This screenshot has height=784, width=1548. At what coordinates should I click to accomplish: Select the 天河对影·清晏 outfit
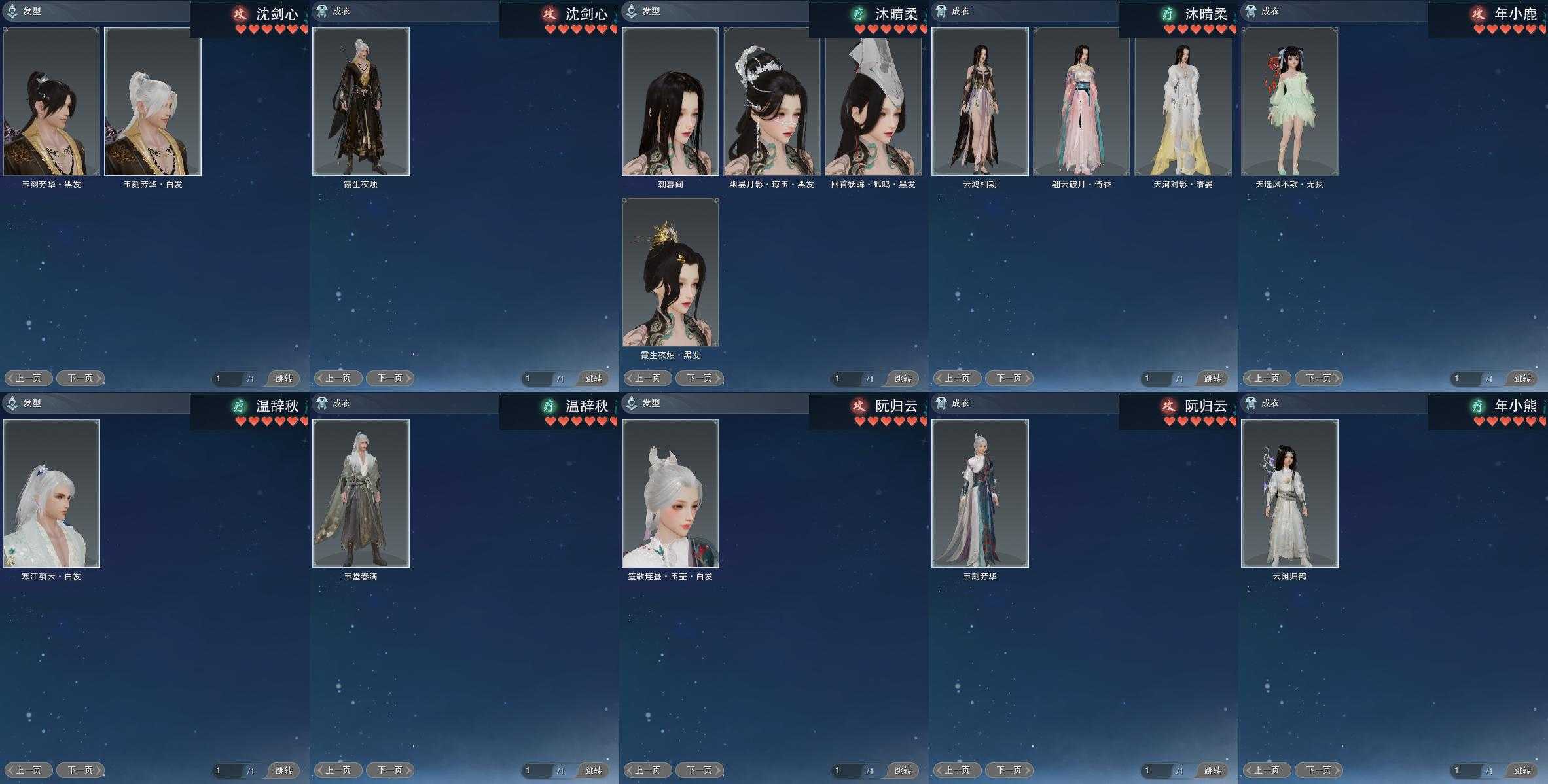point(1183,101)
